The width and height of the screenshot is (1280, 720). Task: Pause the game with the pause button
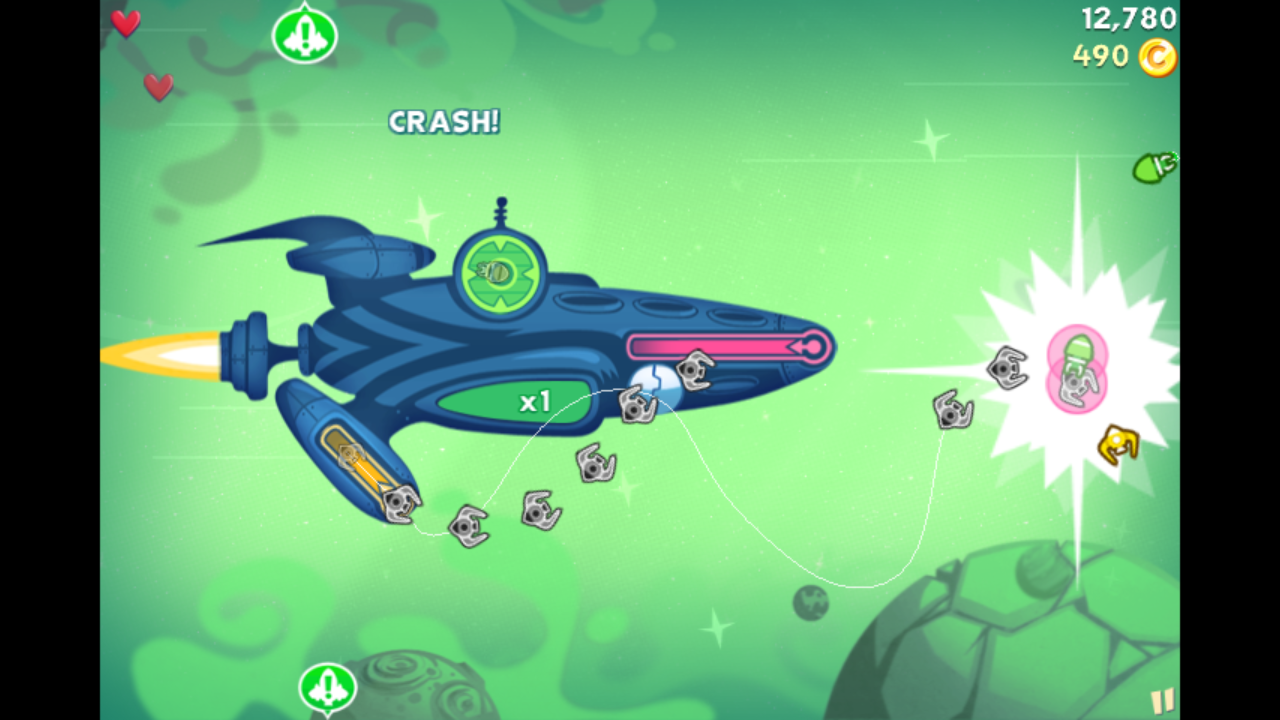pyautogui.click(x=1162, y=701)
